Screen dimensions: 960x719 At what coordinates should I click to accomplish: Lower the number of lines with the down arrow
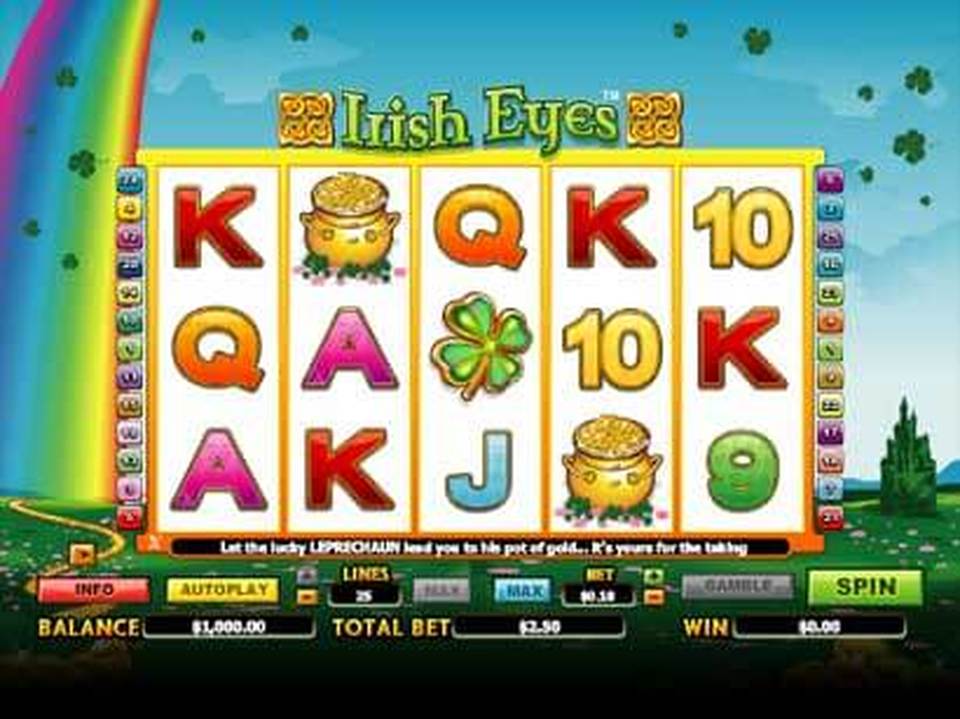308,598
